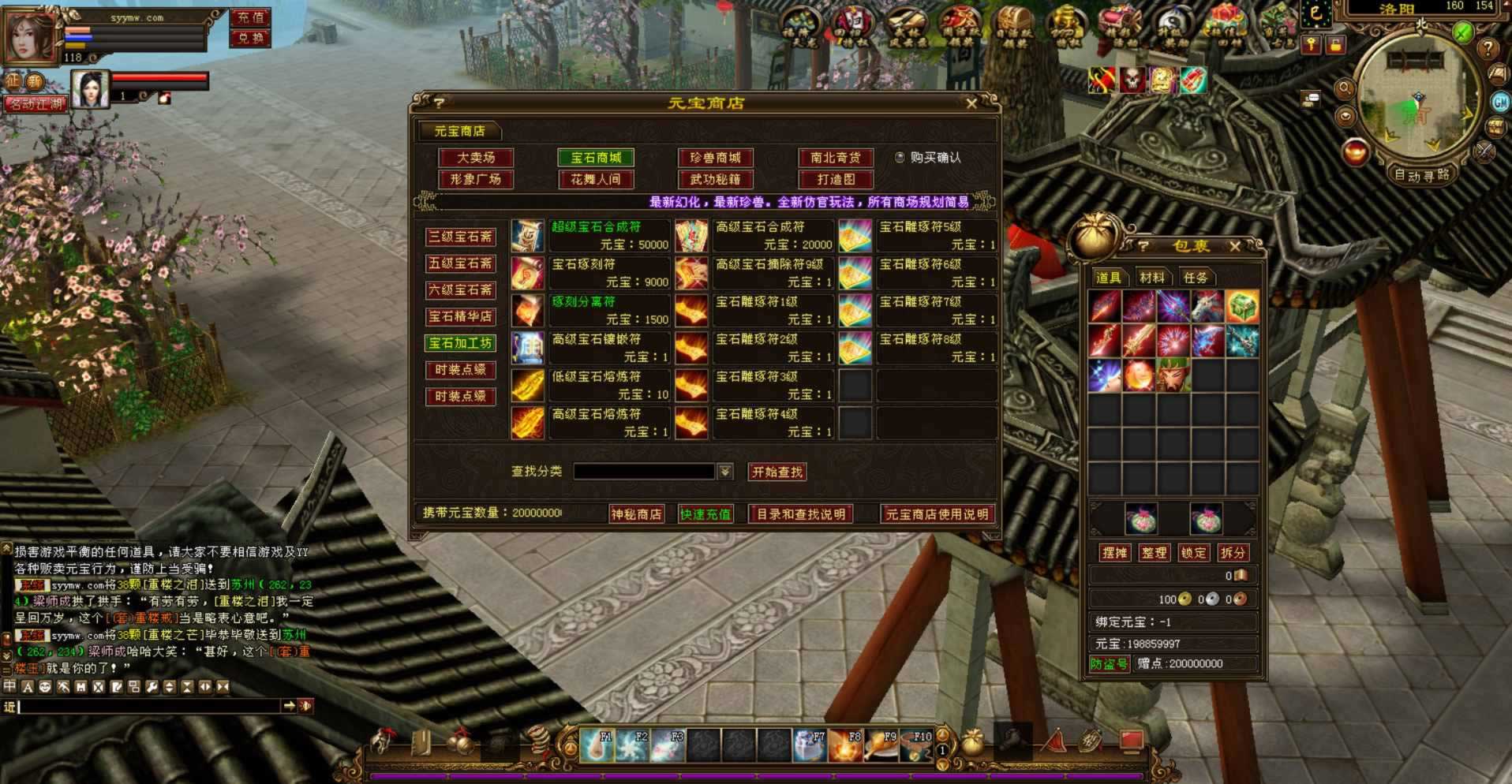Buy the 超级宝石合成符 item
The height and width of the screenshot is (784, 1512).
[x=528, y=235]
